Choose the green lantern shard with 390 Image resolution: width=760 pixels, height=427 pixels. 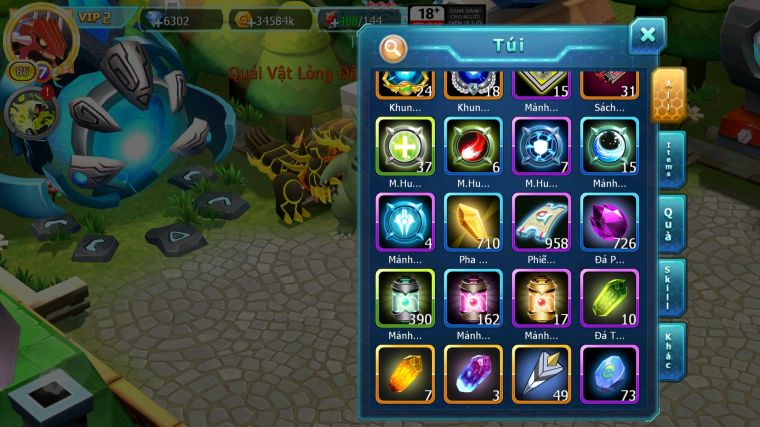coord(405,298)
